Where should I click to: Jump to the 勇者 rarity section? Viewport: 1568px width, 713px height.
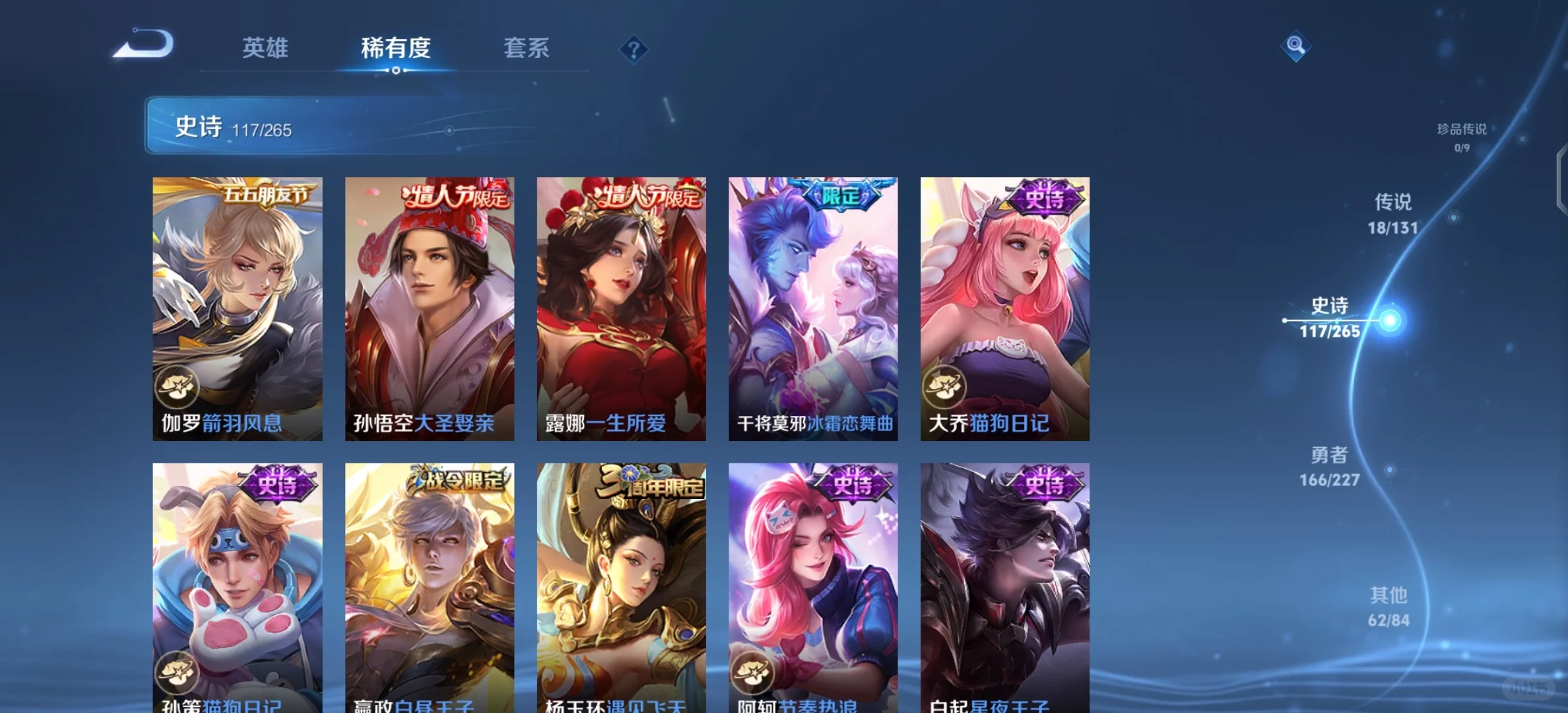click(x=1330, y=466)
